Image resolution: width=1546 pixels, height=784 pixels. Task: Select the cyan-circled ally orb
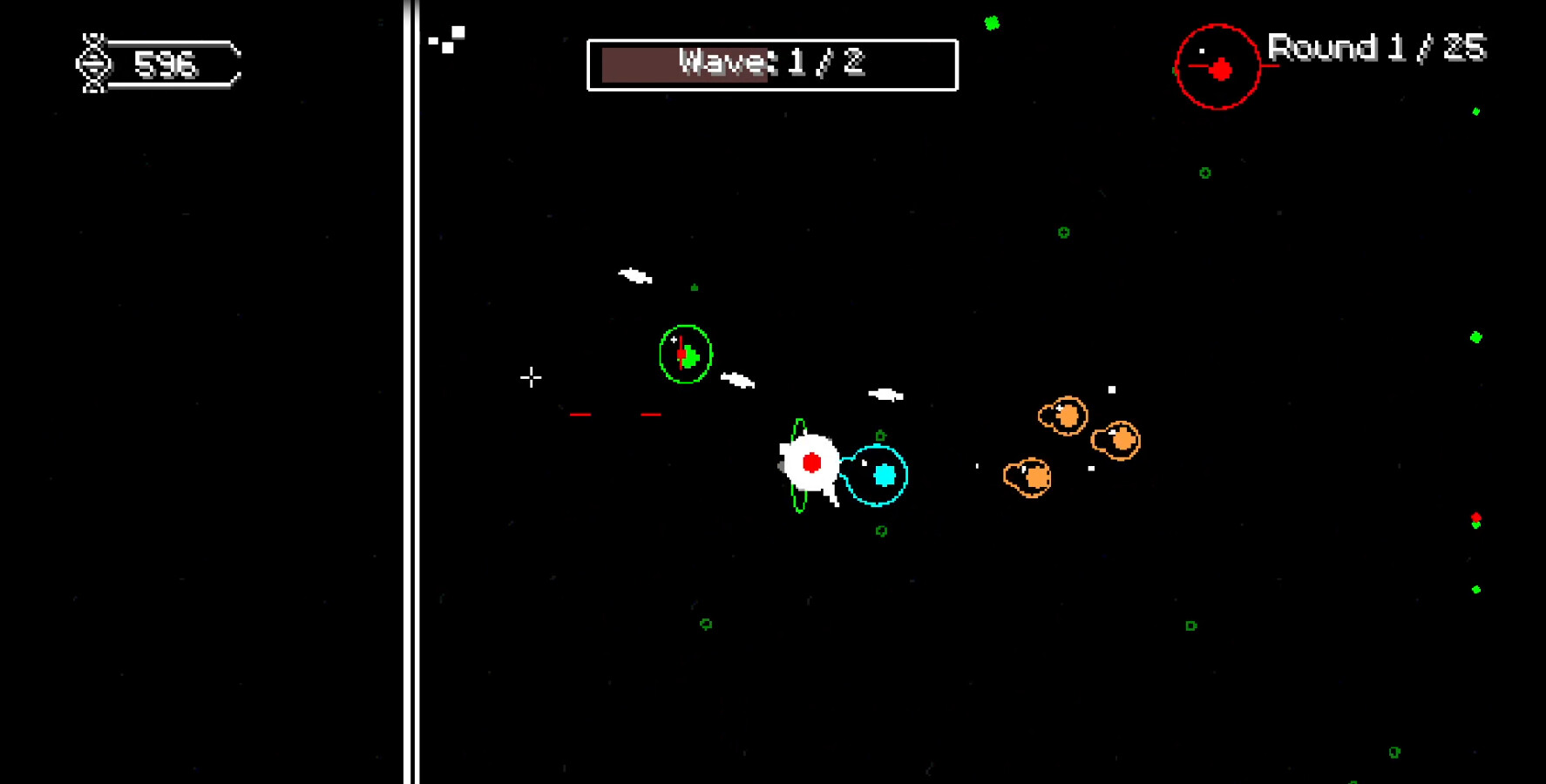(885, 476)
